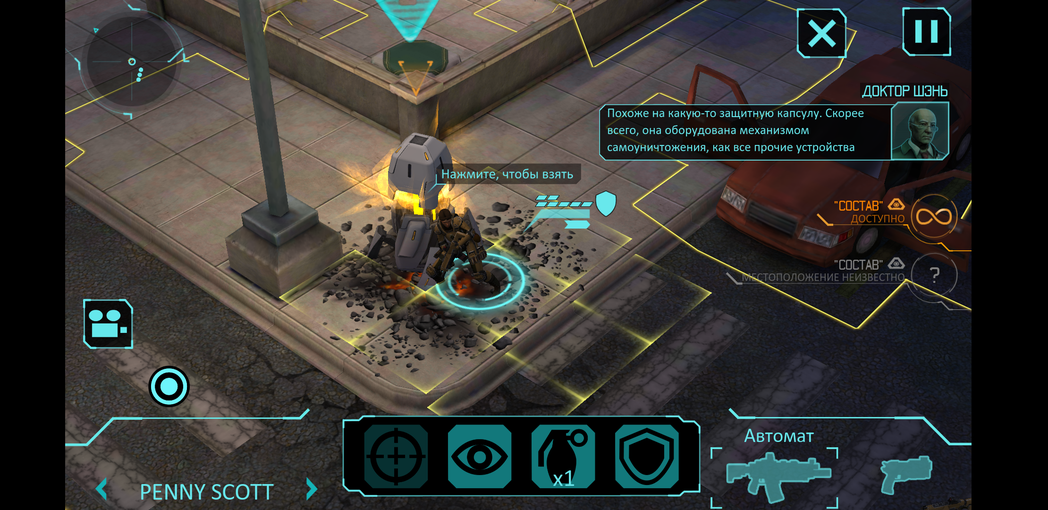The width and height of the screenshot is (1048, 510).
Task: Activate the crosshair fire ability
Action: (395, 457)
